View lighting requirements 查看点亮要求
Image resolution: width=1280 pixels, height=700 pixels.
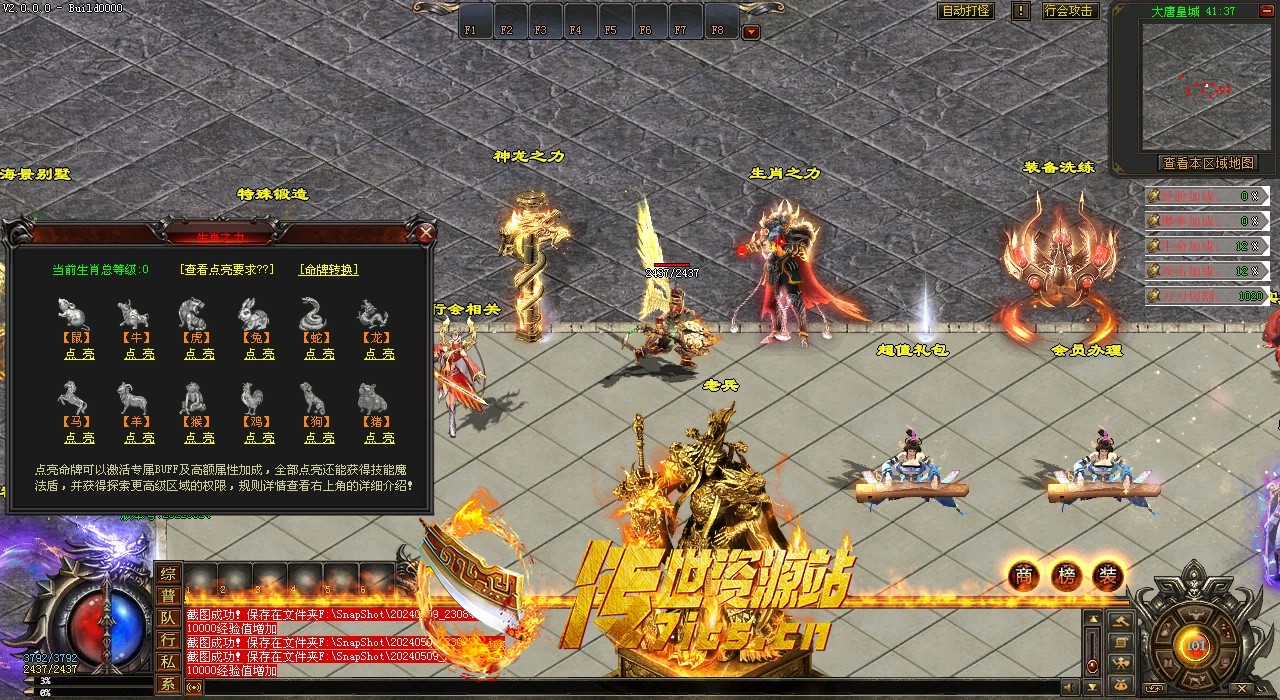(x=226, y=269)
